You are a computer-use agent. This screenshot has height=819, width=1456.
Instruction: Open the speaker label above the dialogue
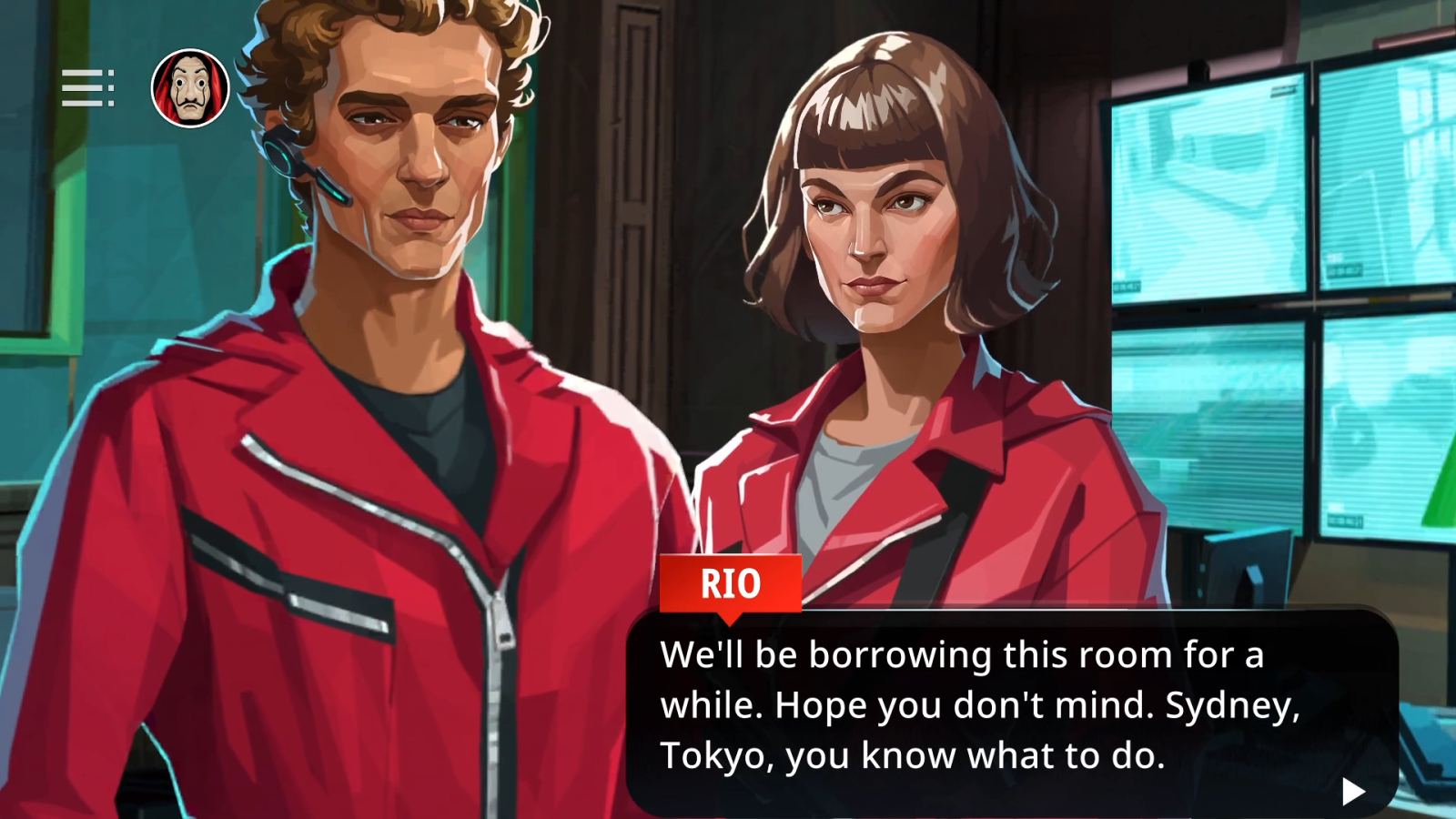[x=733, y=585]
